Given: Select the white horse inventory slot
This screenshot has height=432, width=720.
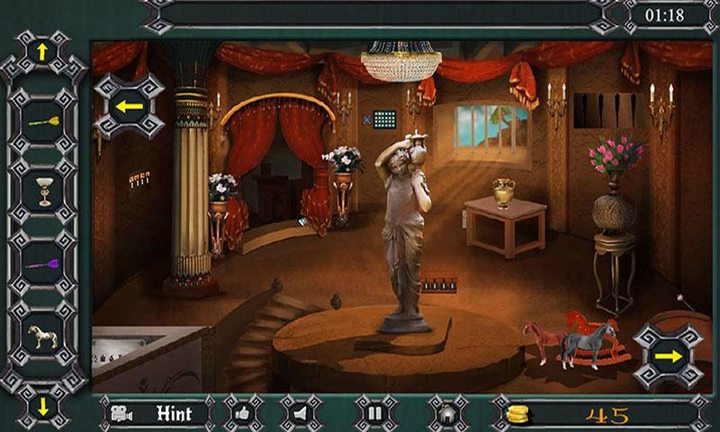Looking at the screenshot, I should [x=44, y=337].
